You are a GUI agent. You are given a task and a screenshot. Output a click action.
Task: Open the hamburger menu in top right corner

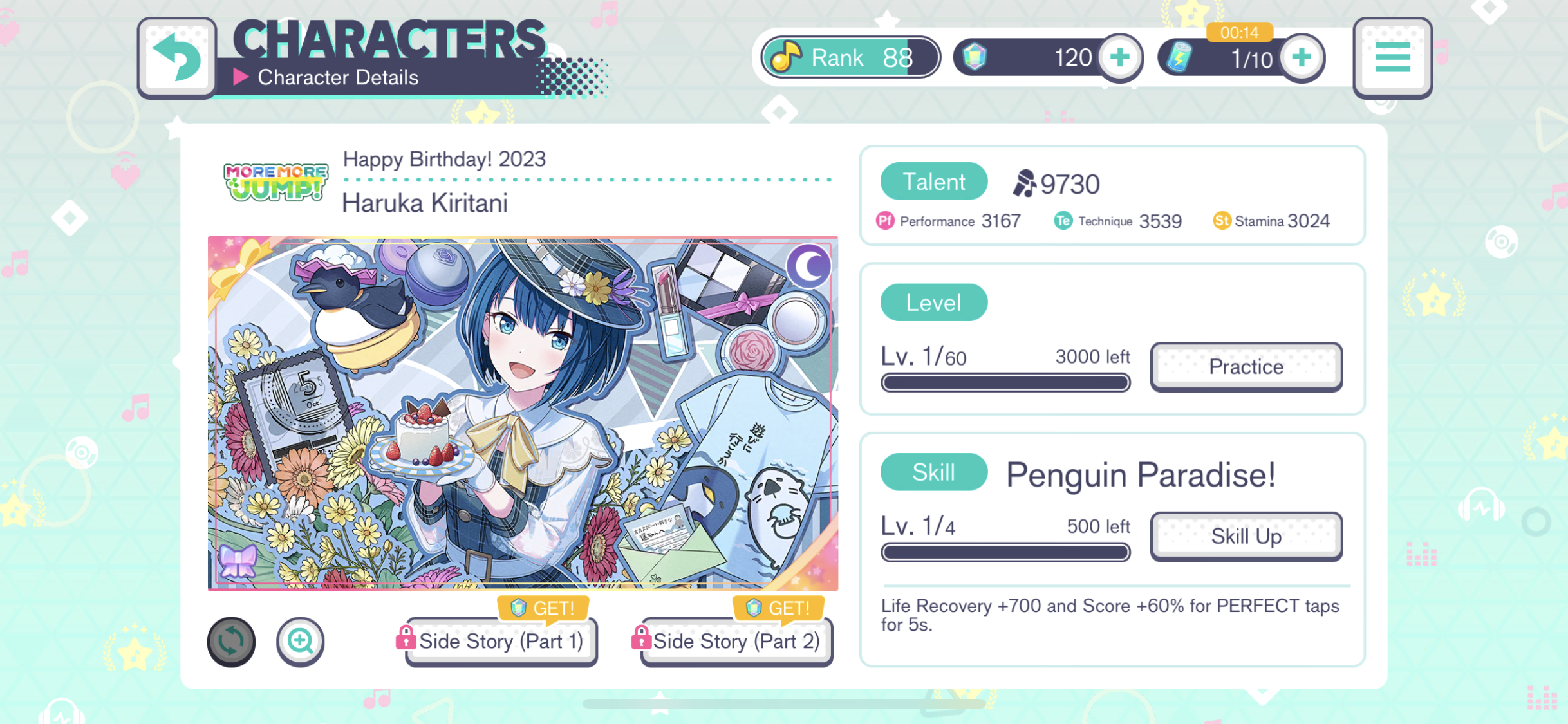1392,57
